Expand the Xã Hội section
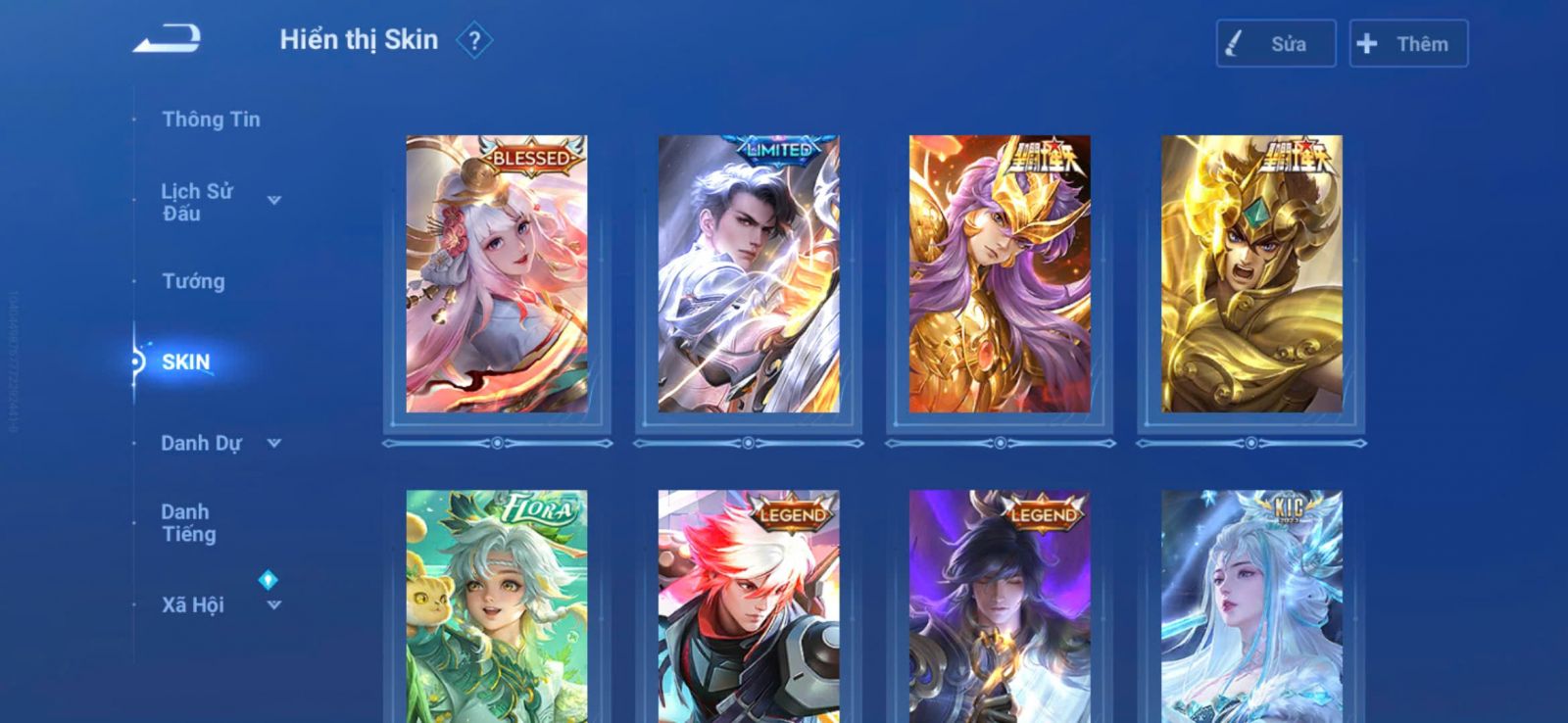Image resolution: width=1568 pixels, height=723 pixels. [273, 605]
